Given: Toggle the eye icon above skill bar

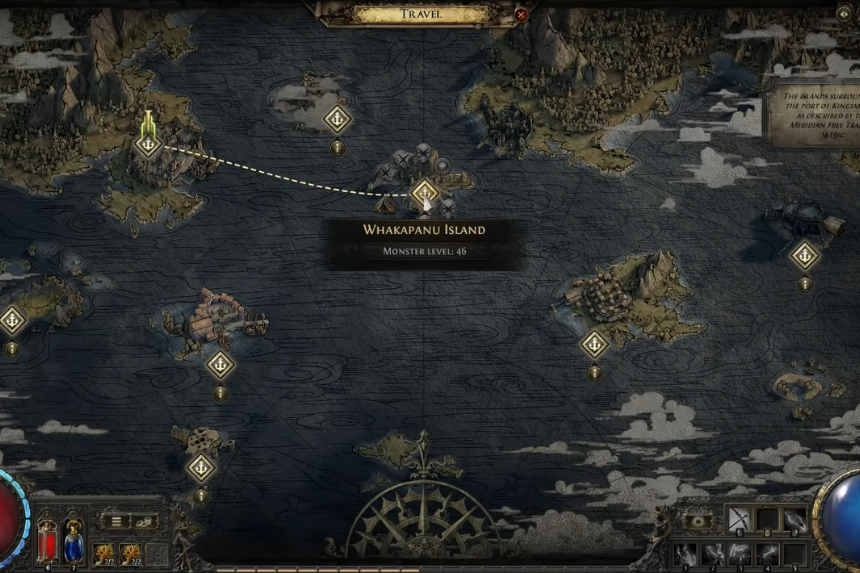Looking at the screenshot, I should (697, 520).
